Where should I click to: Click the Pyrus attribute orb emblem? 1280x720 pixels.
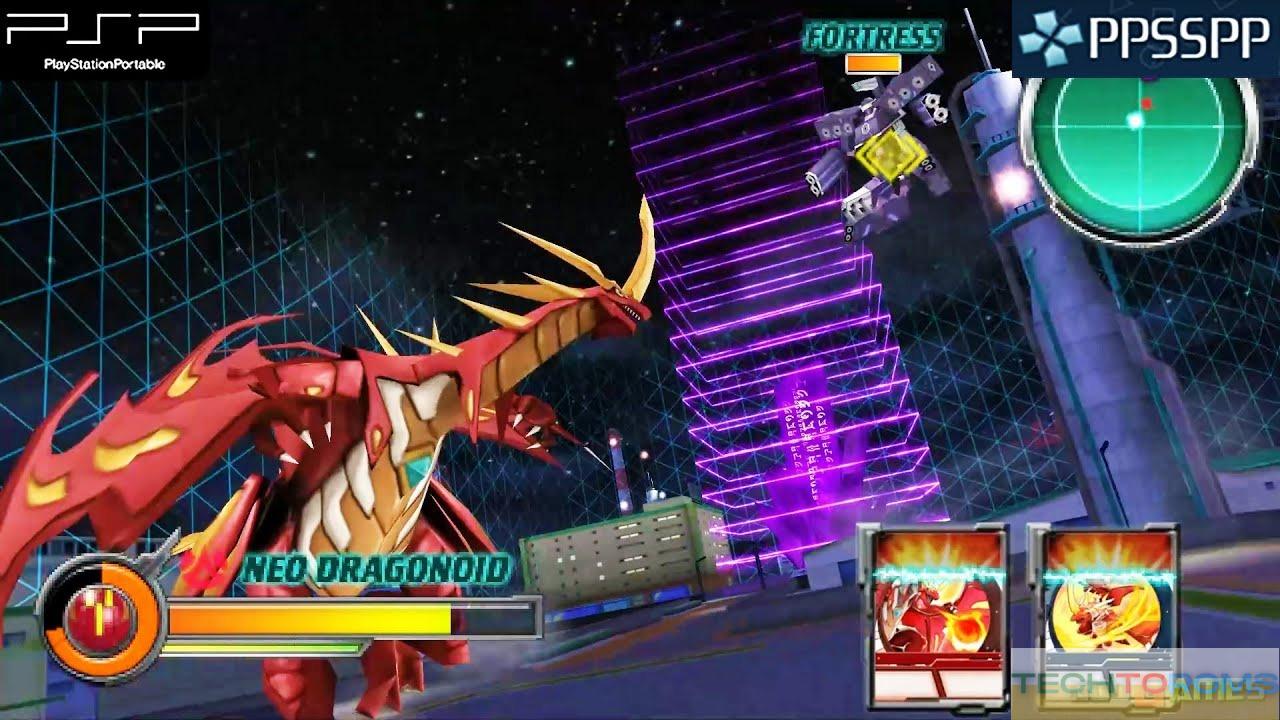[x=101, y=617]
